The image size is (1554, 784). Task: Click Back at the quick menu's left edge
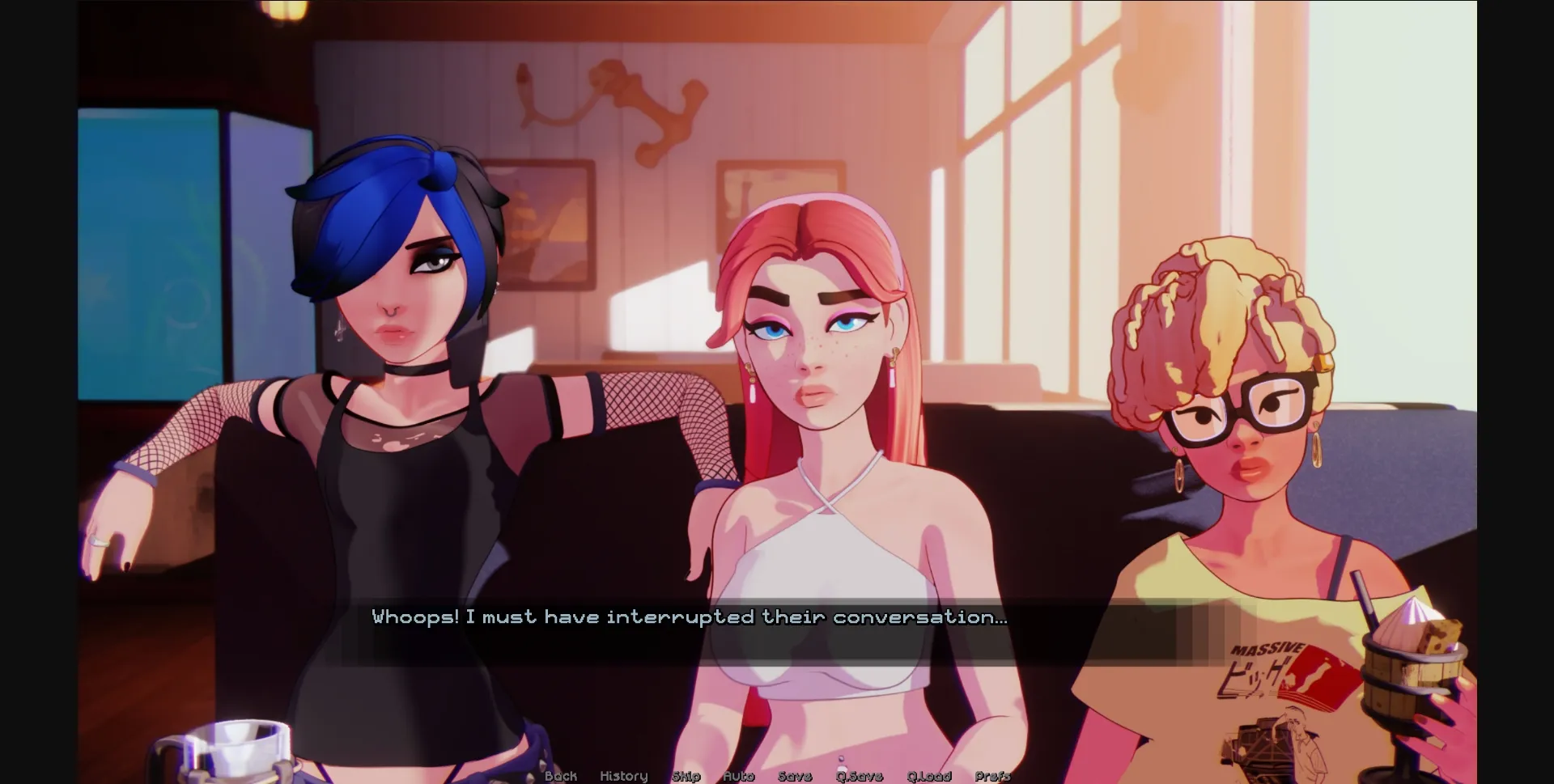click(x=560, y=775)
